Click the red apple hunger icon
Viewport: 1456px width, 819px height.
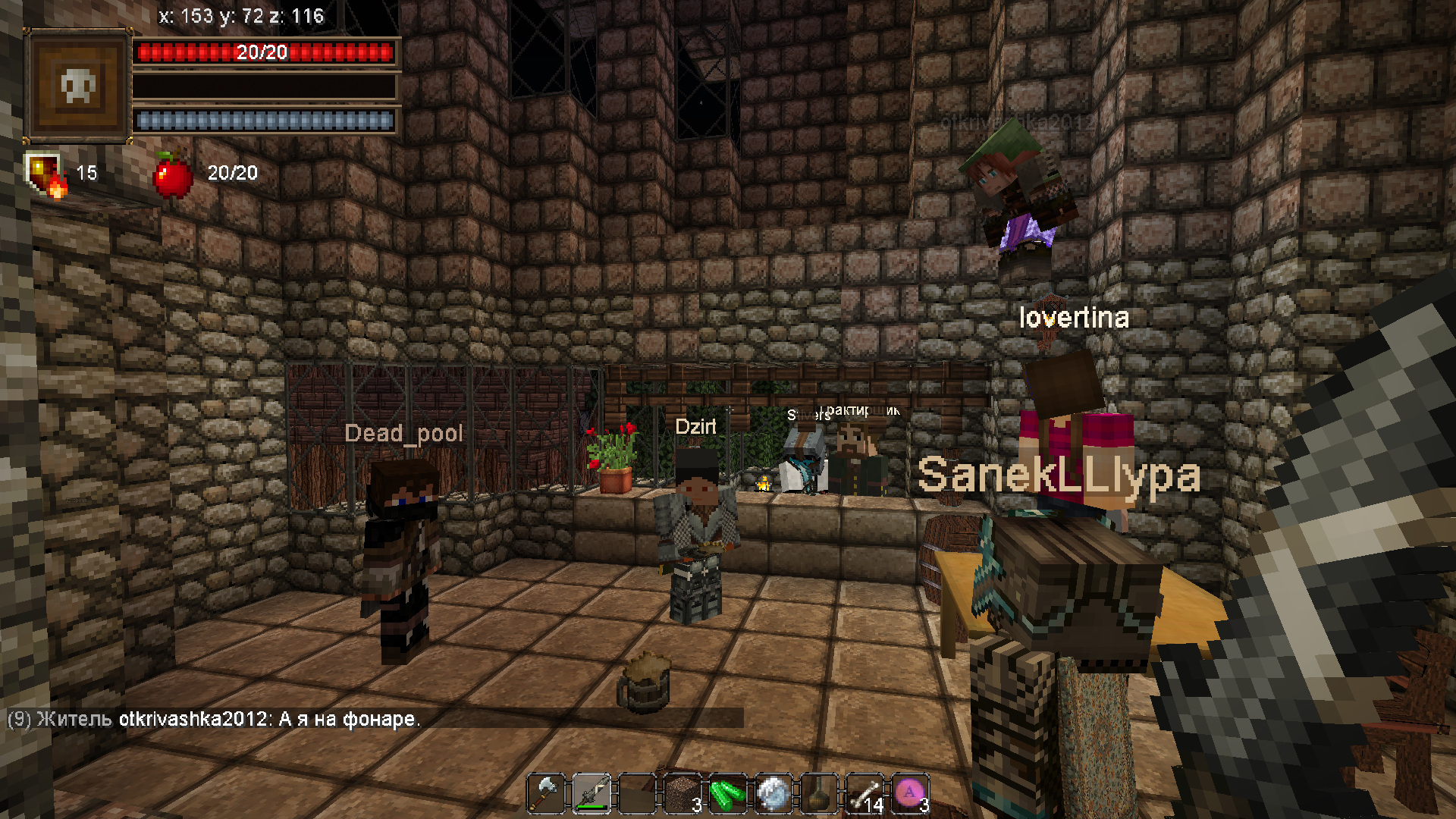(173, 175)
